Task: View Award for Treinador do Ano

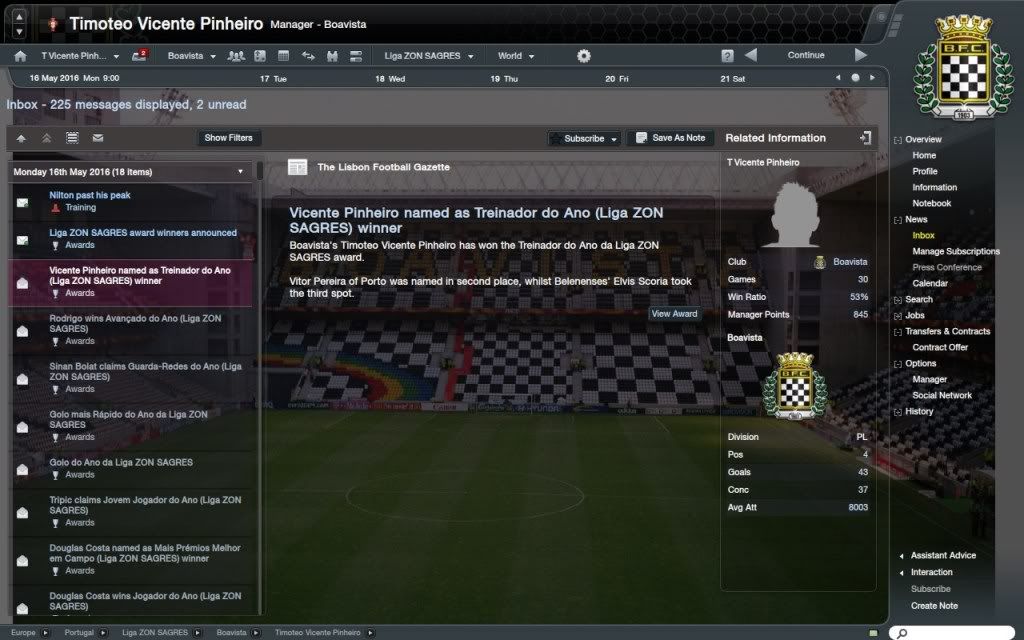Action: pyautogui.click(x=674, y=314)
